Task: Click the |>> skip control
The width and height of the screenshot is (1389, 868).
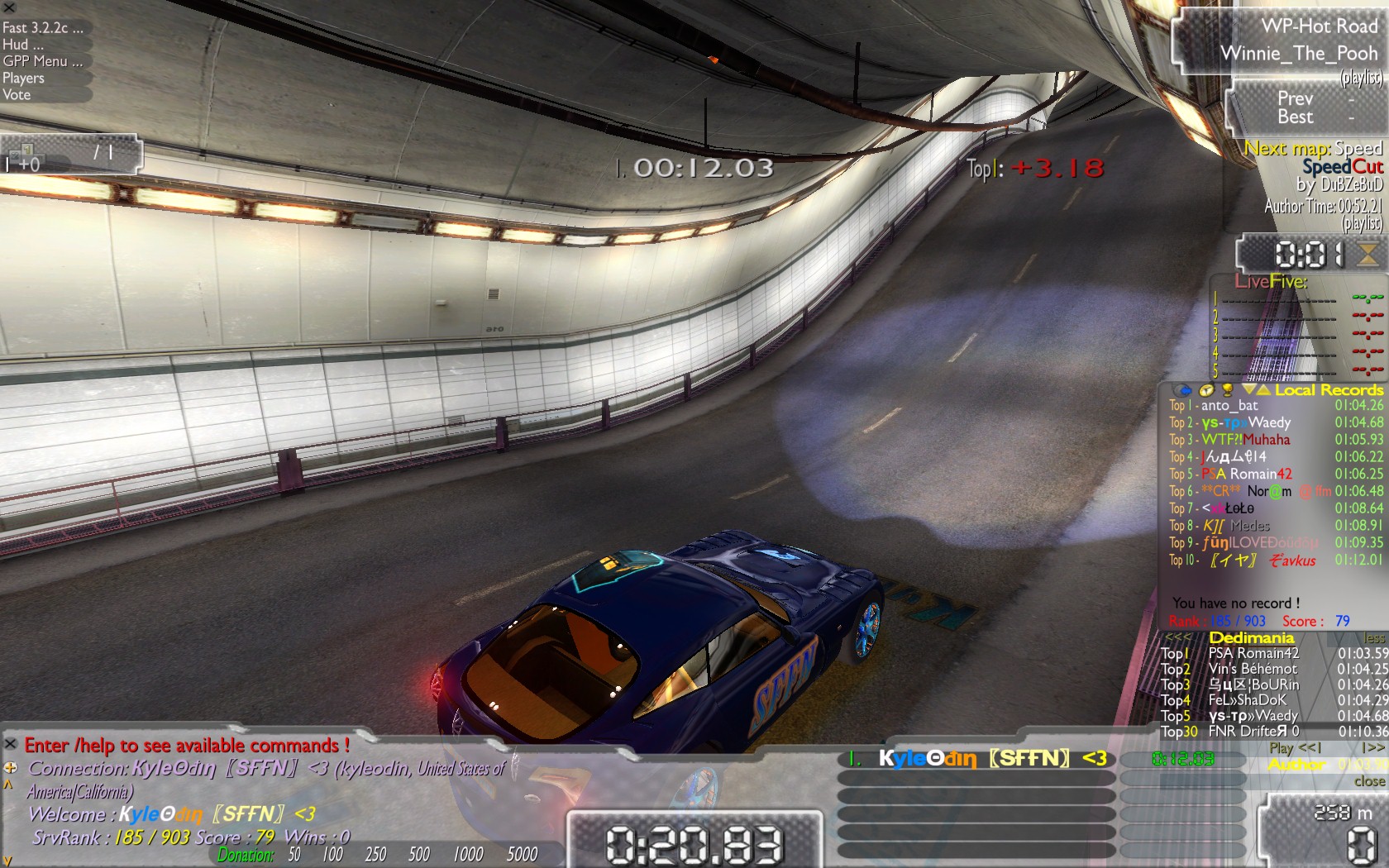Action: (x=1372, y=748)
